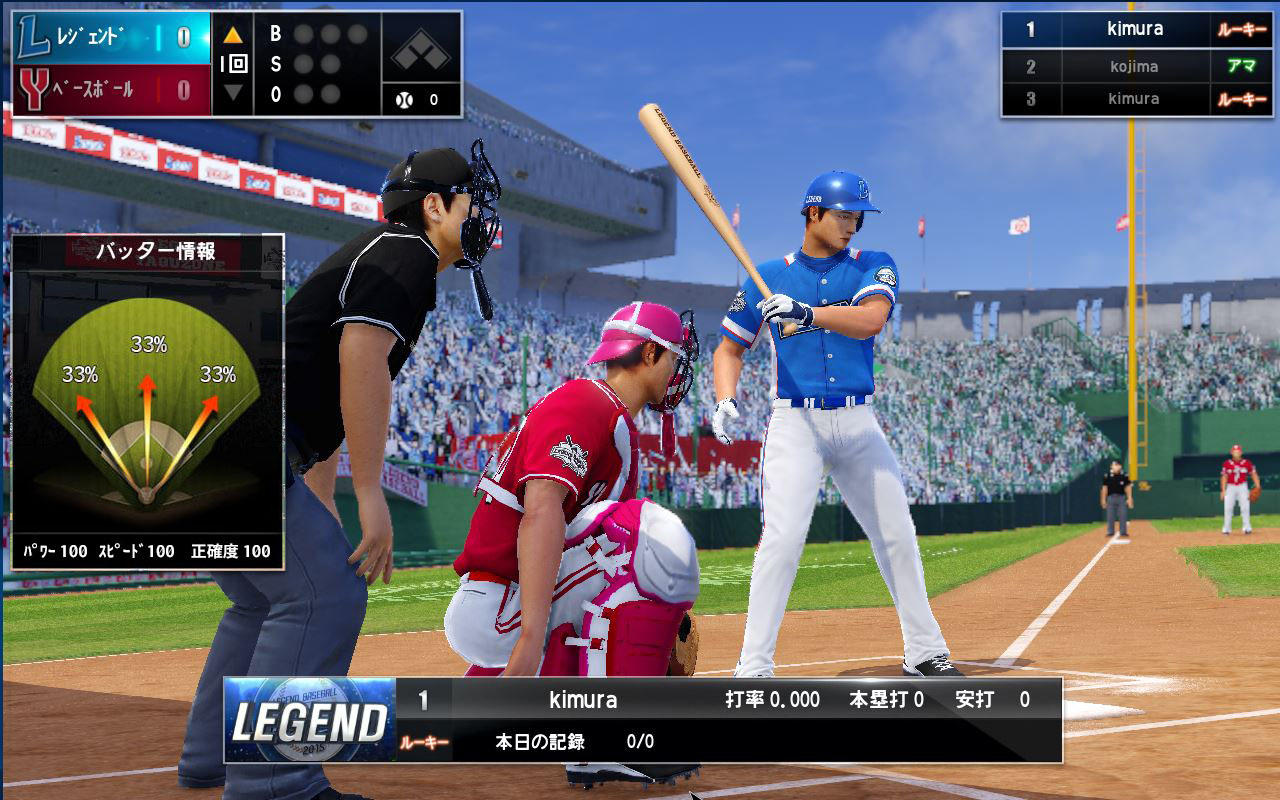Click the ルーキー badge next to kimura

(1243, 29)
